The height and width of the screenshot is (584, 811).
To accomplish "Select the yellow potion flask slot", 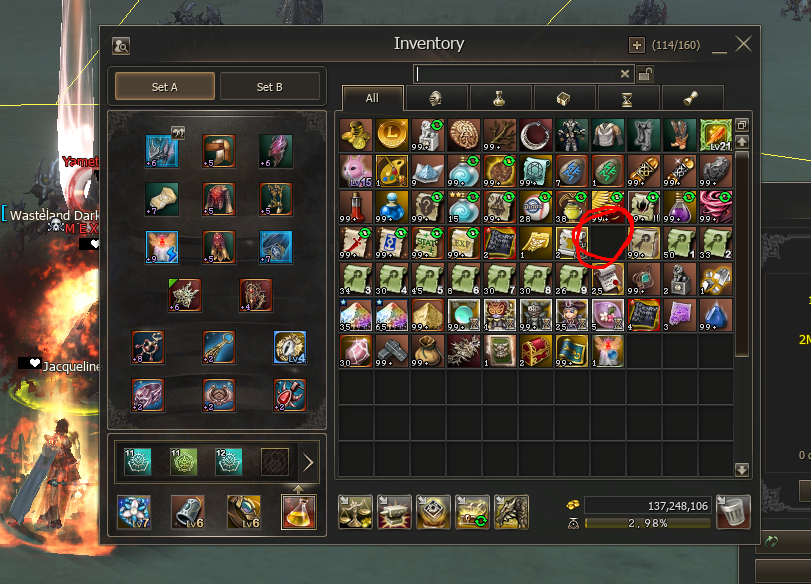I will (299, 511).
